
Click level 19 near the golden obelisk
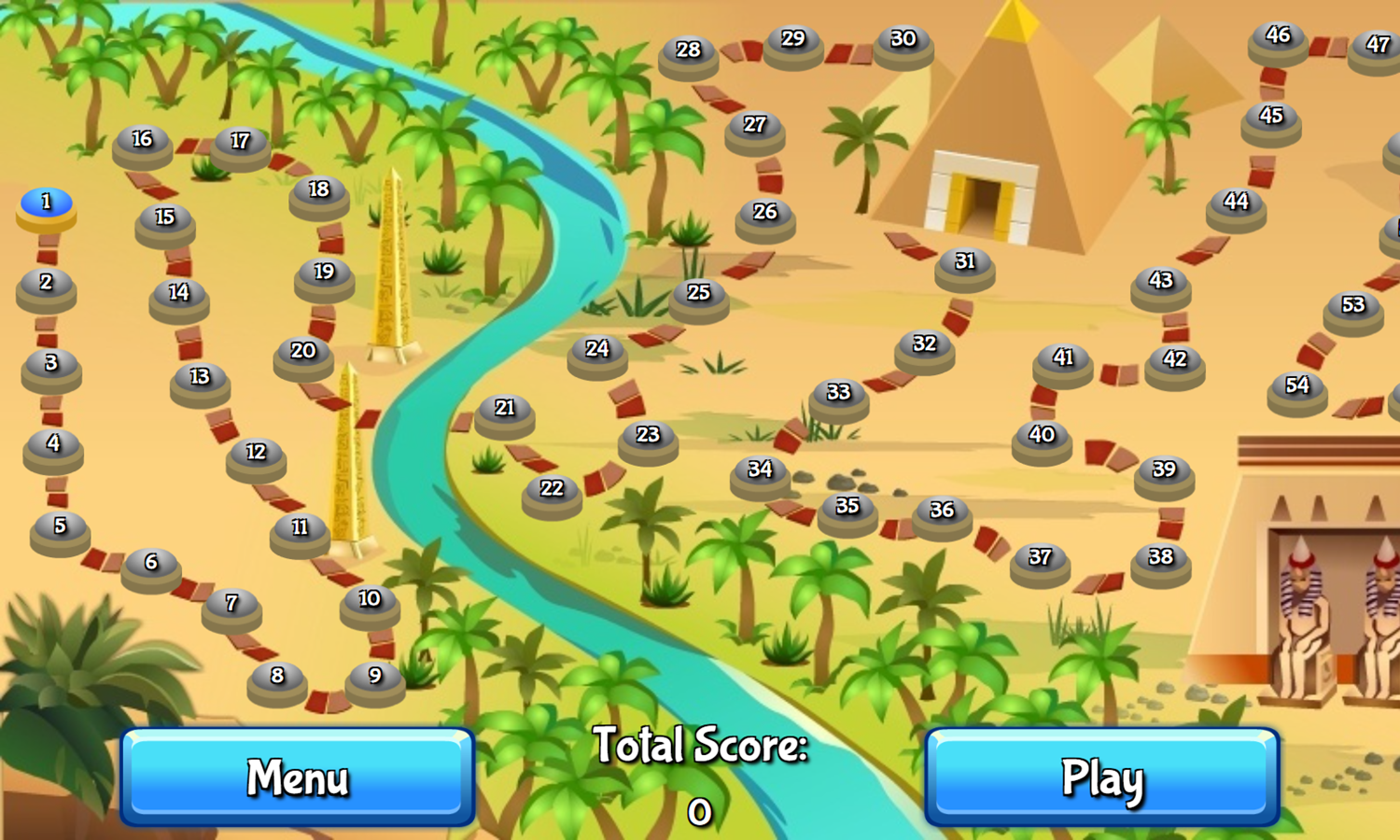322,273
